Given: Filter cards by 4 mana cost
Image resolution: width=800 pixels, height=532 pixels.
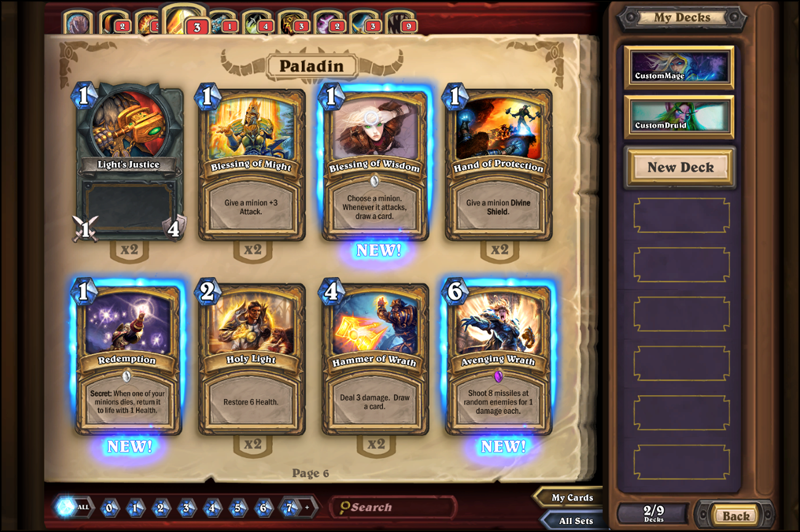Looking at the screenshot, I should [213, 507].
